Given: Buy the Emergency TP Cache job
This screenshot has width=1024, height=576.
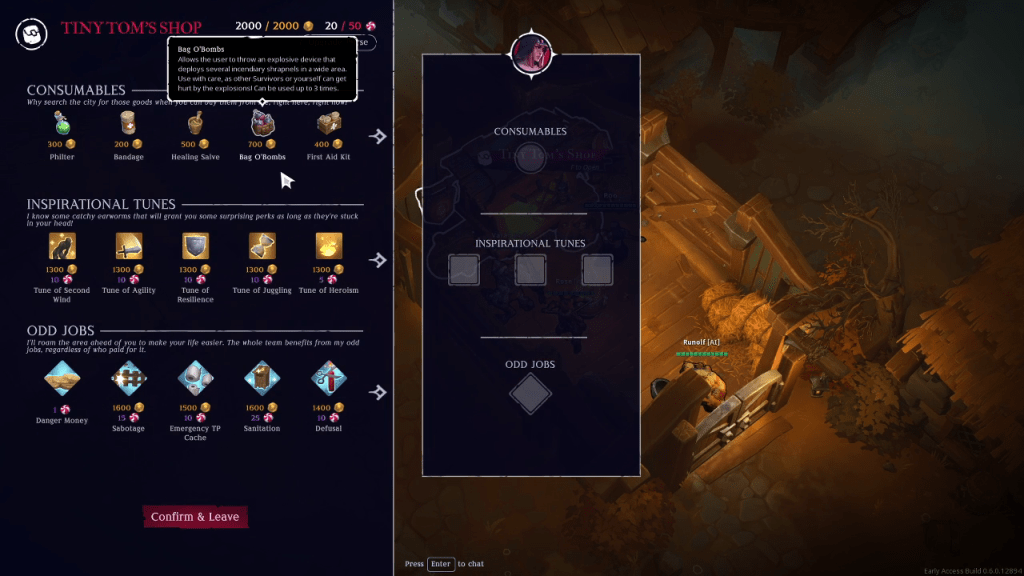Looking at the screenshot, I should 196,378.
